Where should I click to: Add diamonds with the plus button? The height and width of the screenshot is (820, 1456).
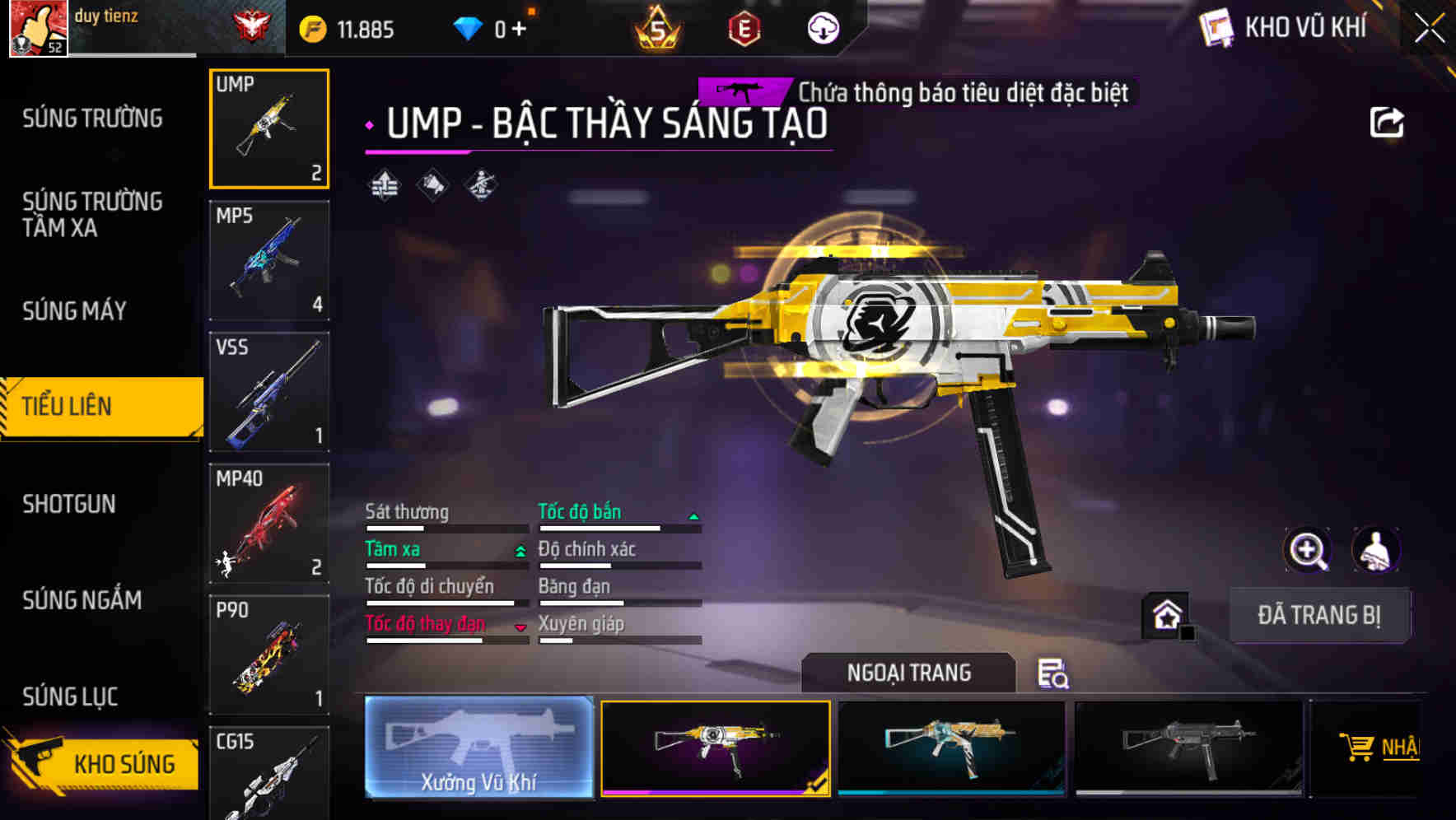(519, 30)
